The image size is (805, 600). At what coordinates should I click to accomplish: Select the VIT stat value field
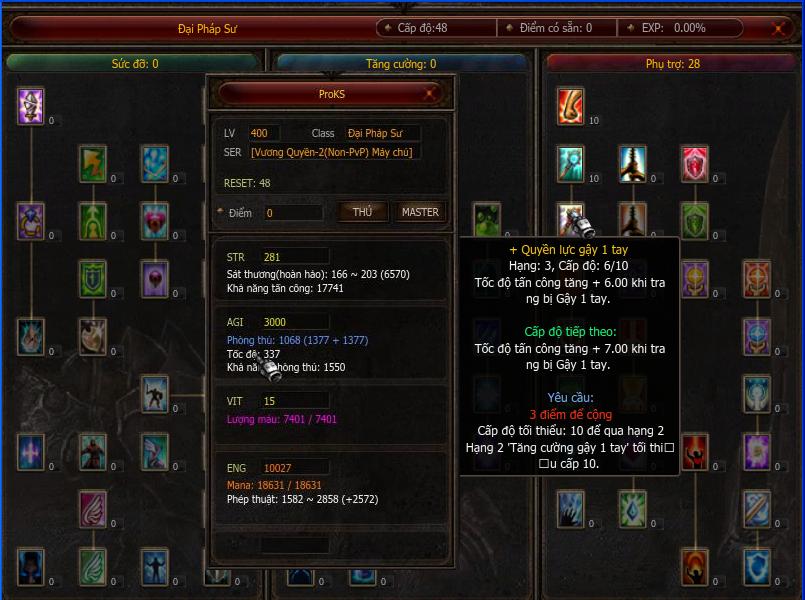point(295,401)
